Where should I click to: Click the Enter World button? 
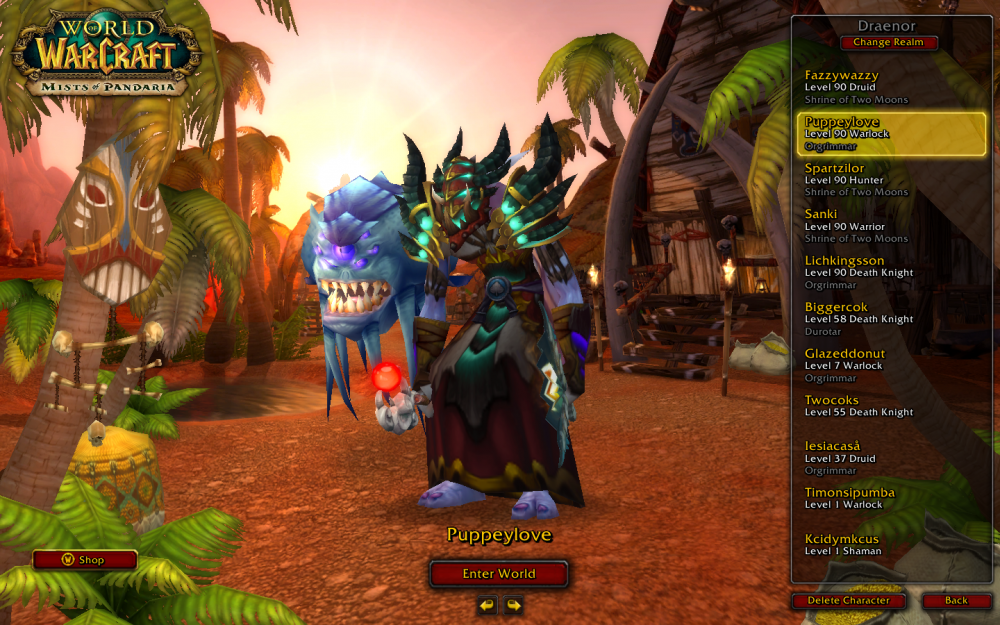[x=499, y=574]
